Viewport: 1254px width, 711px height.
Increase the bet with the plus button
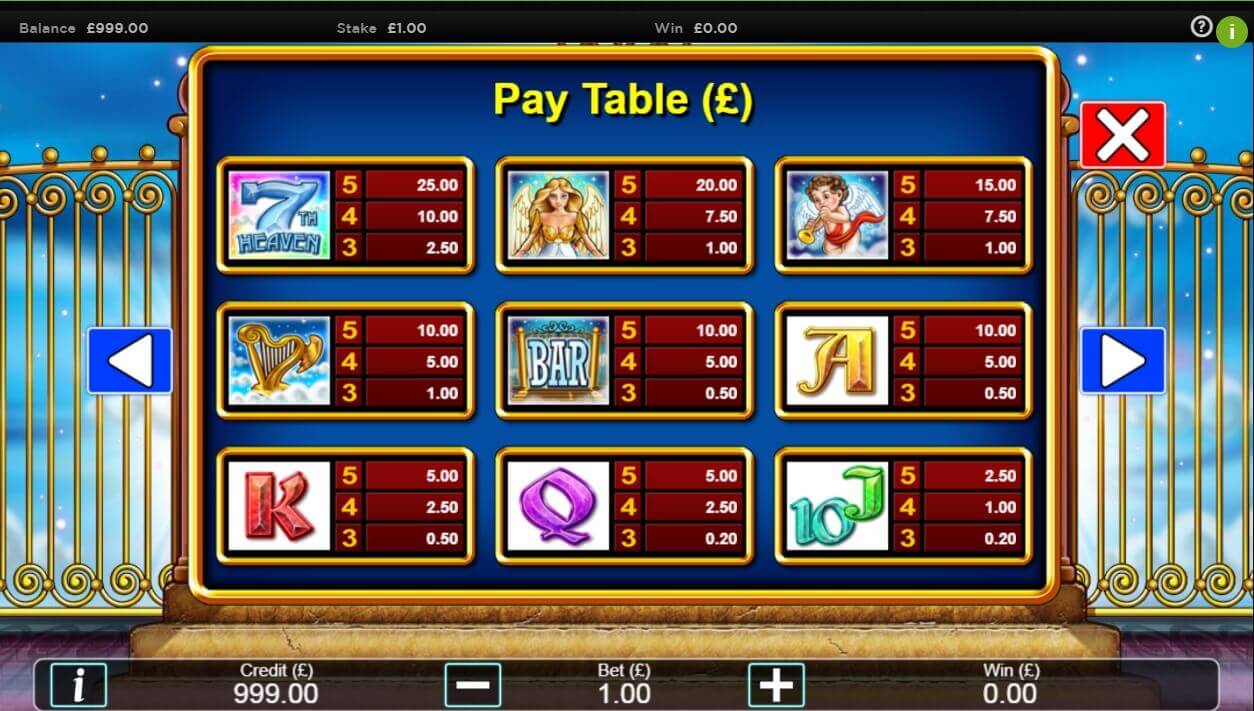pos(776,685)
